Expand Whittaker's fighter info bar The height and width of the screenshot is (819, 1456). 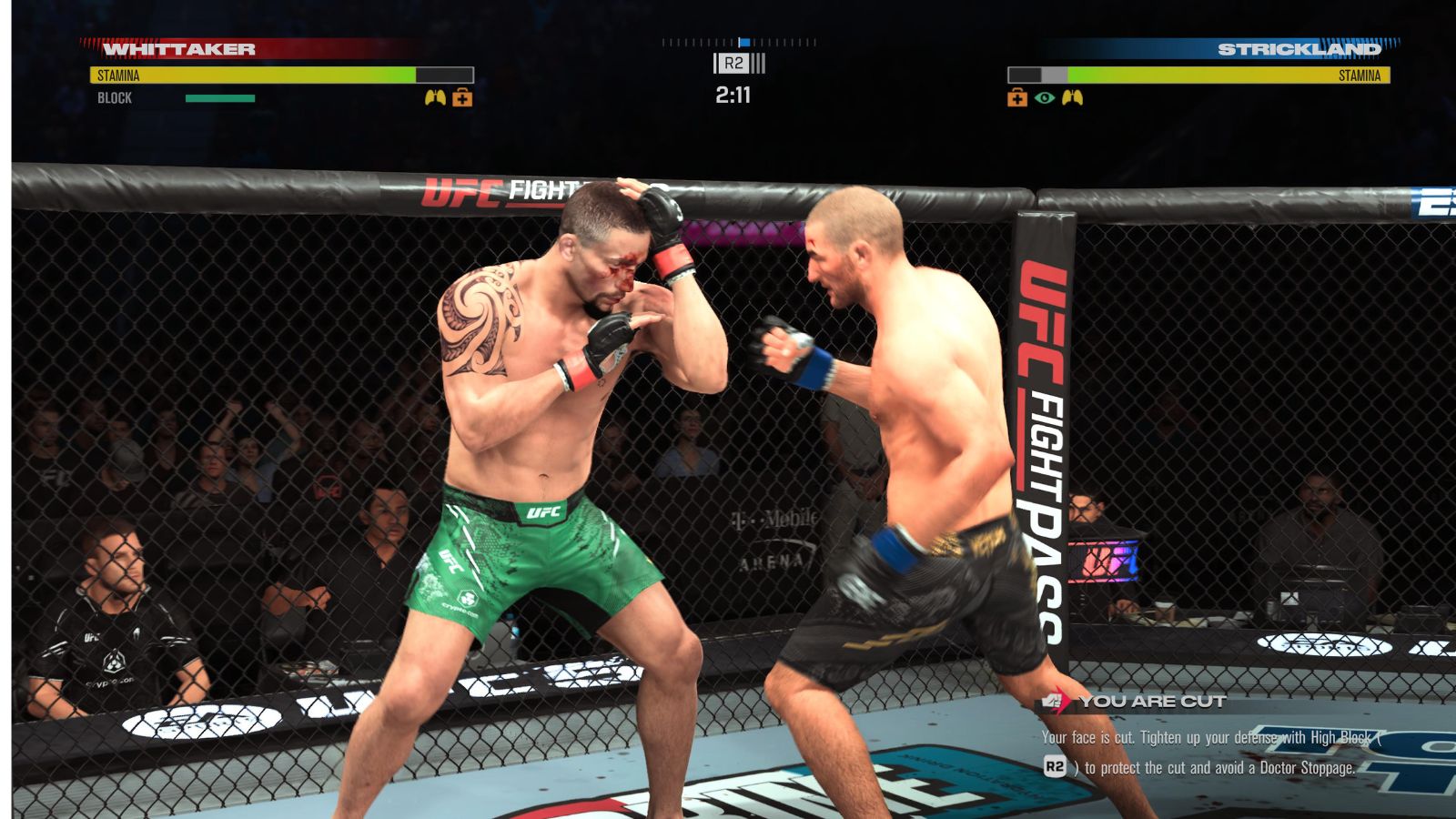pos(273,73)
